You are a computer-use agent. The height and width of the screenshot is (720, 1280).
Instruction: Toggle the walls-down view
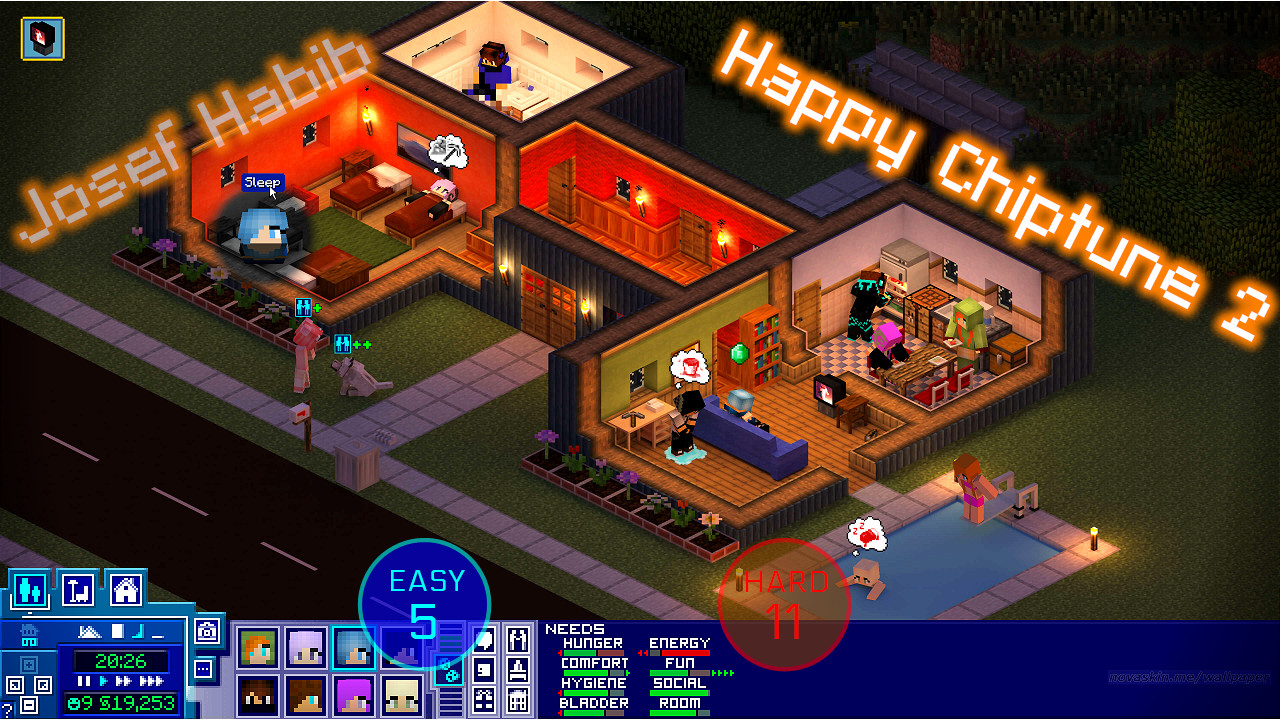(159, 637)
